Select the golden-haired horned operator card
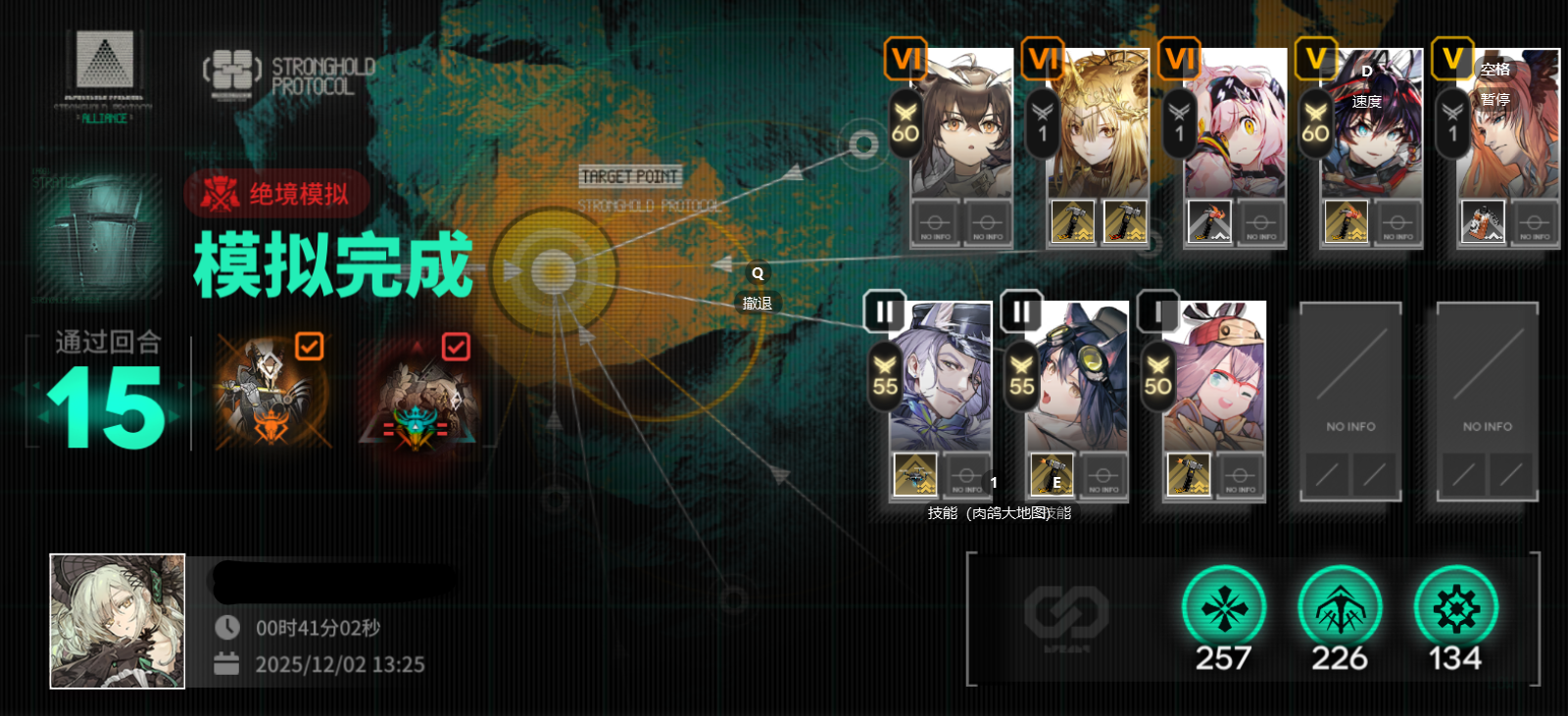The height and width of the screenshot is (716, 1568). [x=1098, y=127]
